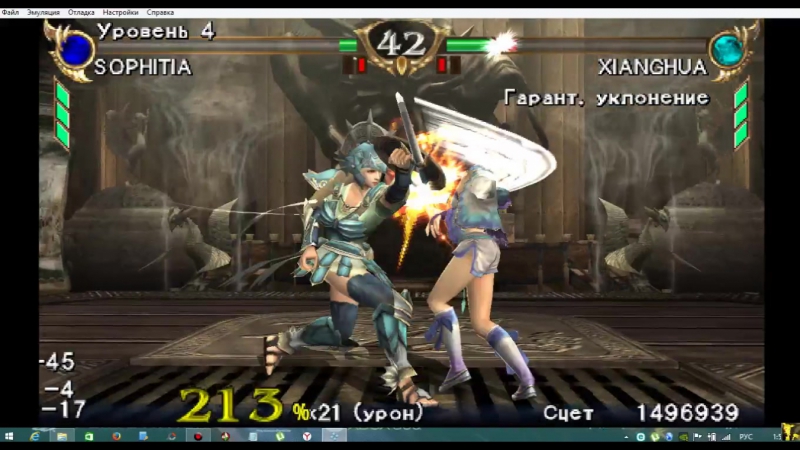Open the Настройки menu

click(x=122, y=12)
